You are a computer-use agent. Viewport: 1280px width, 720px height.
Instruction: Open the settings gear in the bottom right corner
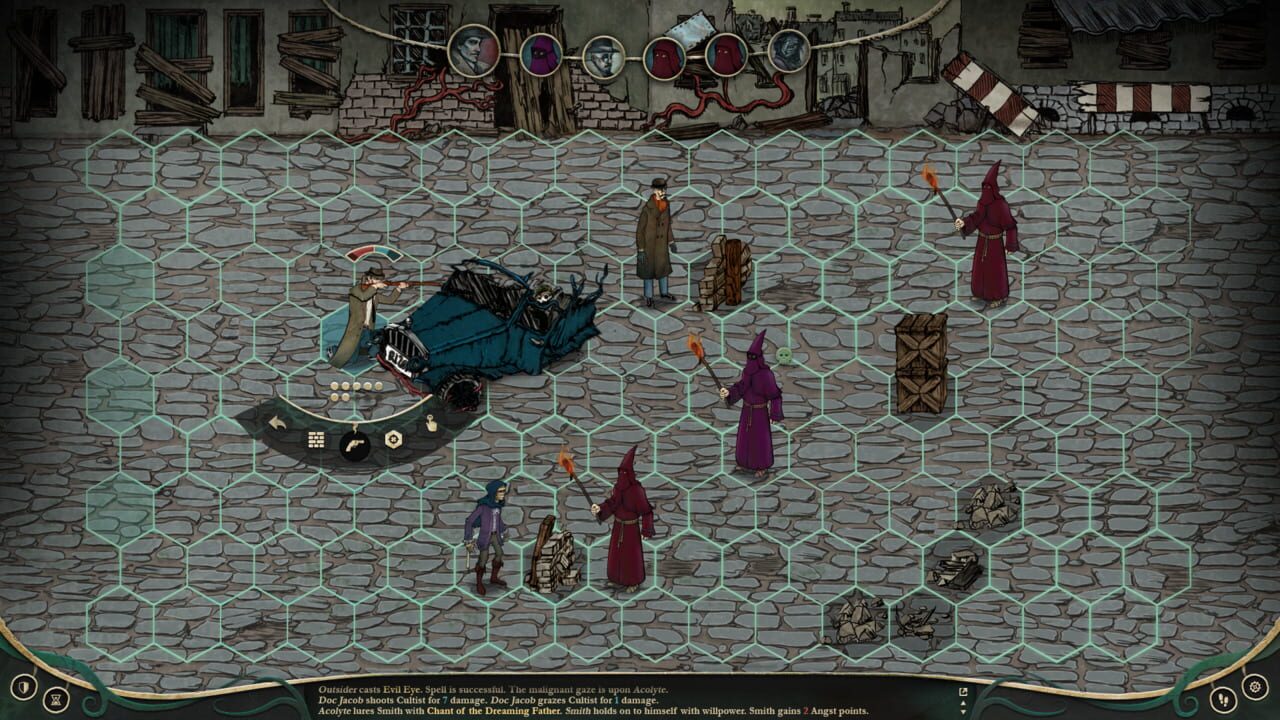pos(1256,688)
